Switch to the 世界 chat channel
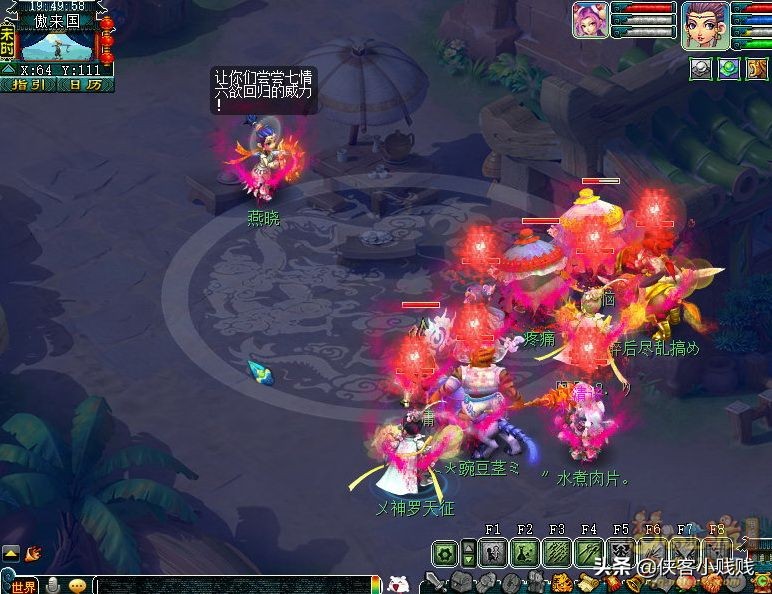Image resolution: width=772 pixels, height=594 pixels. pyautogui.click(x=21, y=586)
